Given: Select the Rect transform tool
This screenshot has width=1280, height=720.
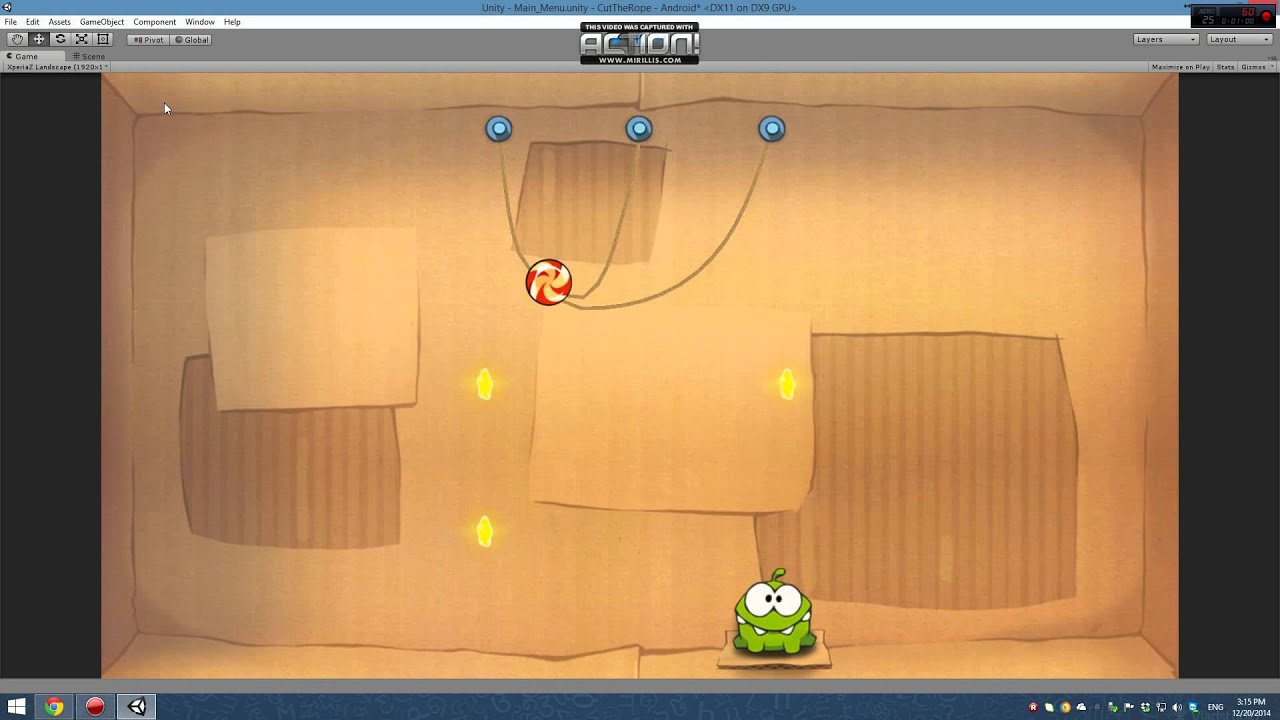Looking at the screenshot, I should click(x=102, y=39).
